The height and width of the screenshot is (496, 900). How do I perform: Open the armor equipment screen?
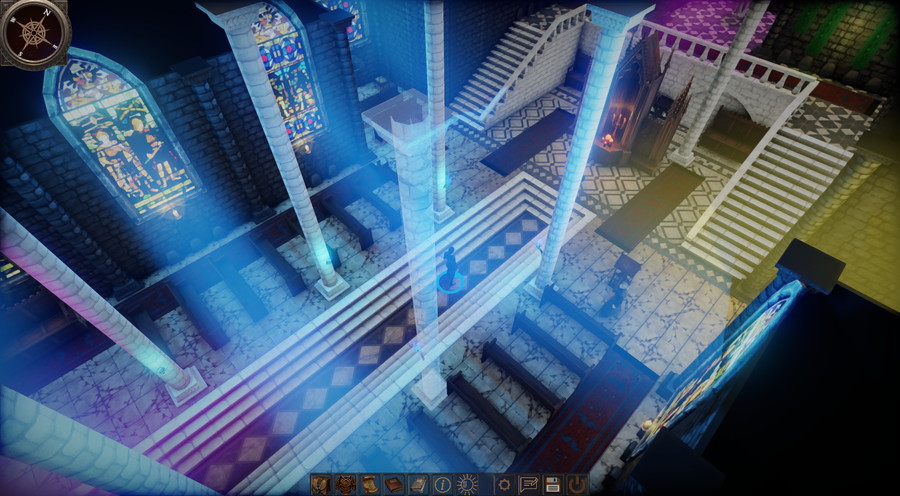tap(346, 484)
